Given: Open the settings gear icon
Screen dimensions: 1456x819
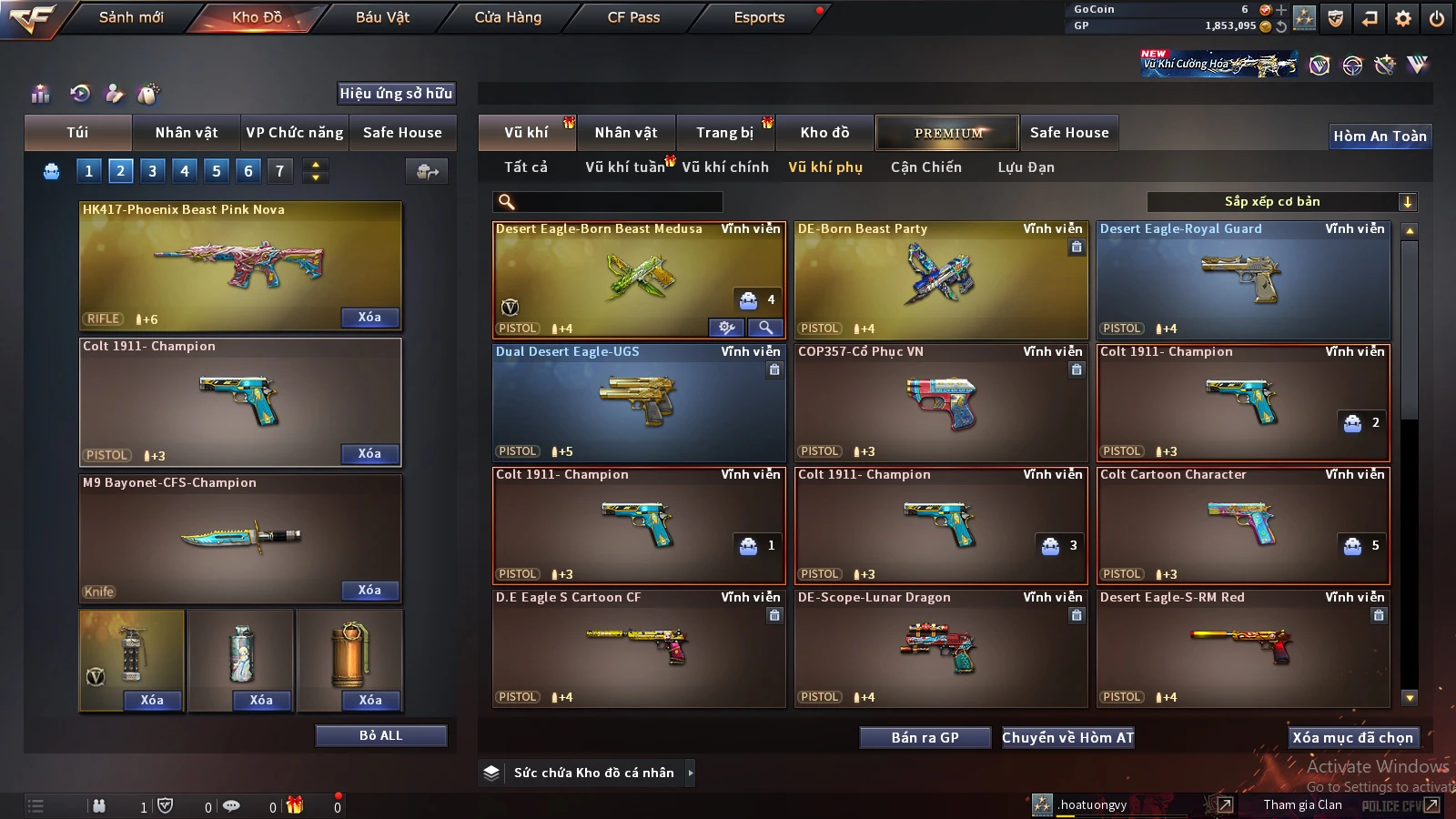Looking at the screenshot, I should pyautogui.click(x=1403, y=18).
